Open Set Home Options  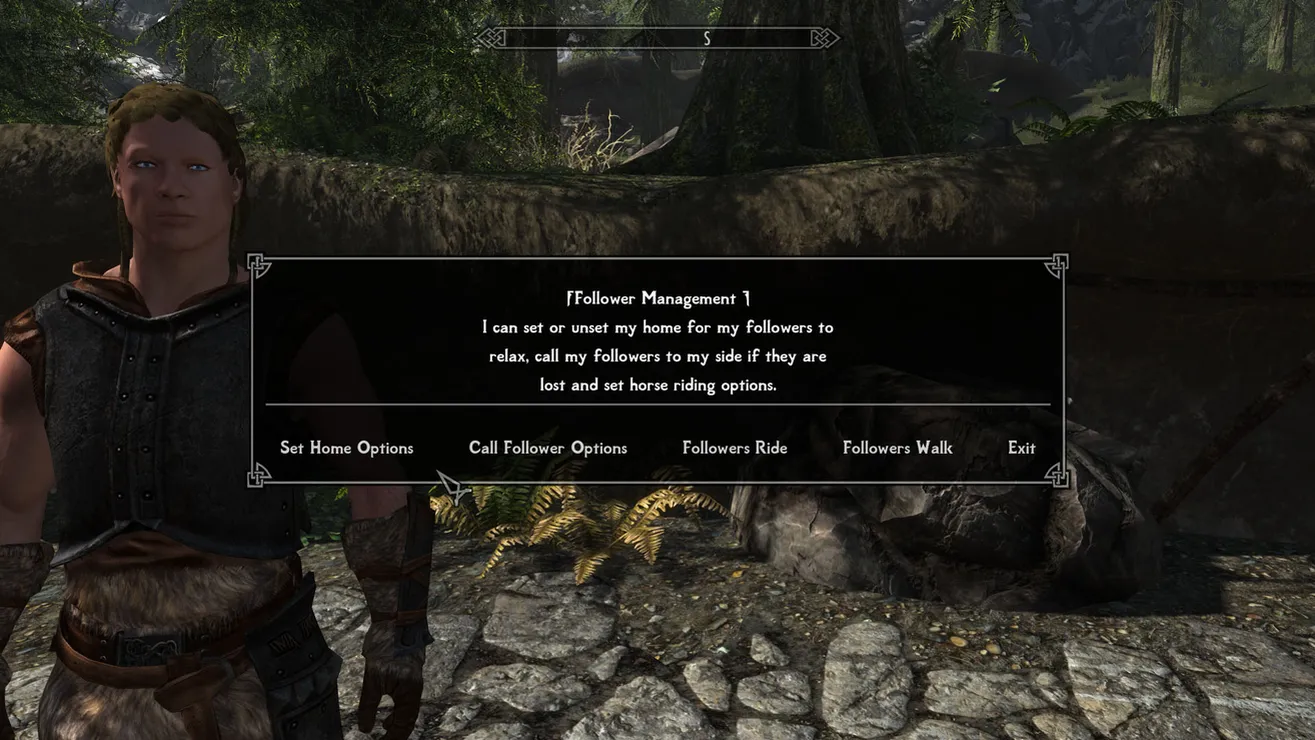click(346, 448)
